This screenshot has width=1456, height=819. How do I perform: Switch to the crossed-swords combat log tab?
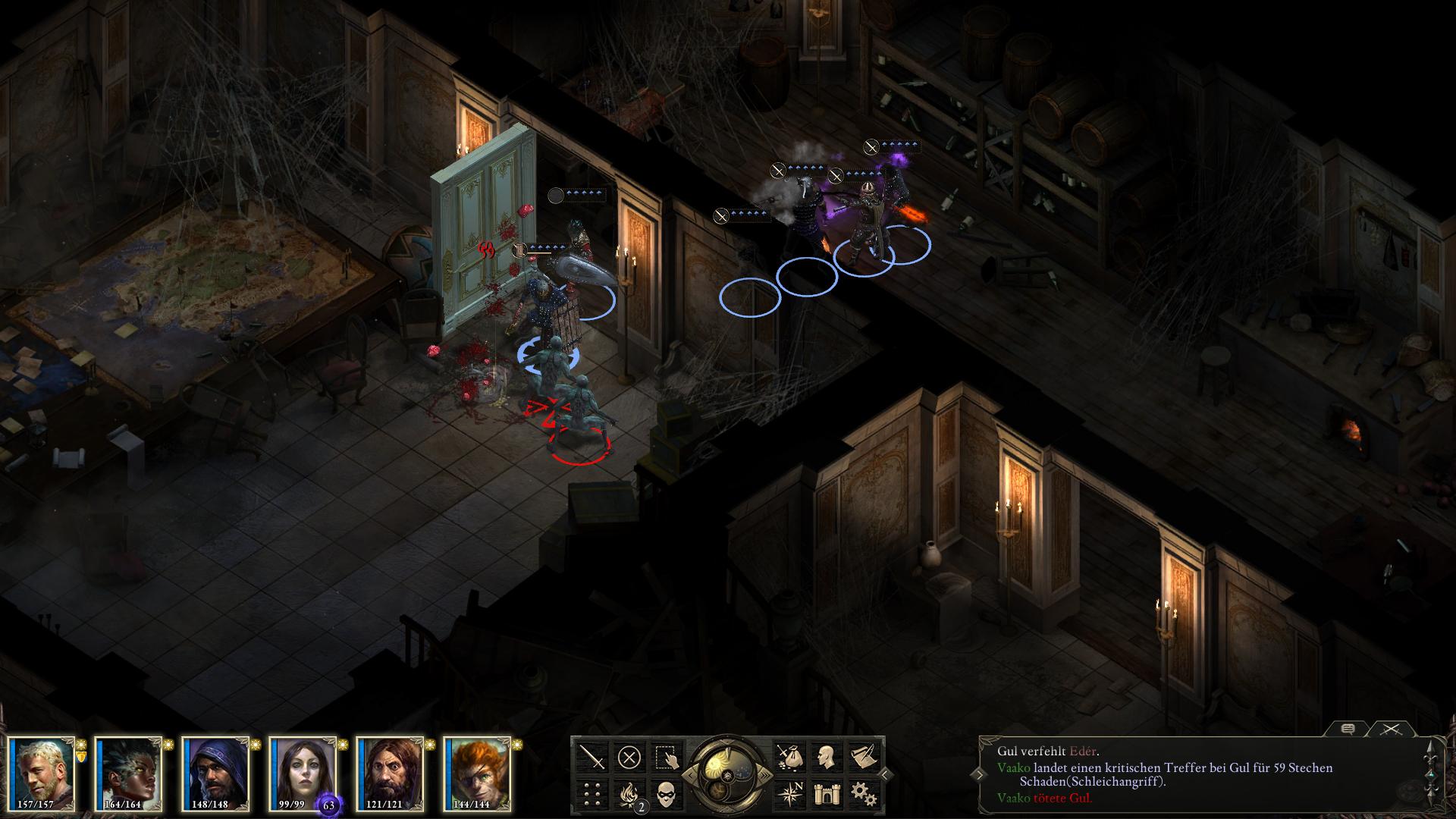[x=1390, y=729]
